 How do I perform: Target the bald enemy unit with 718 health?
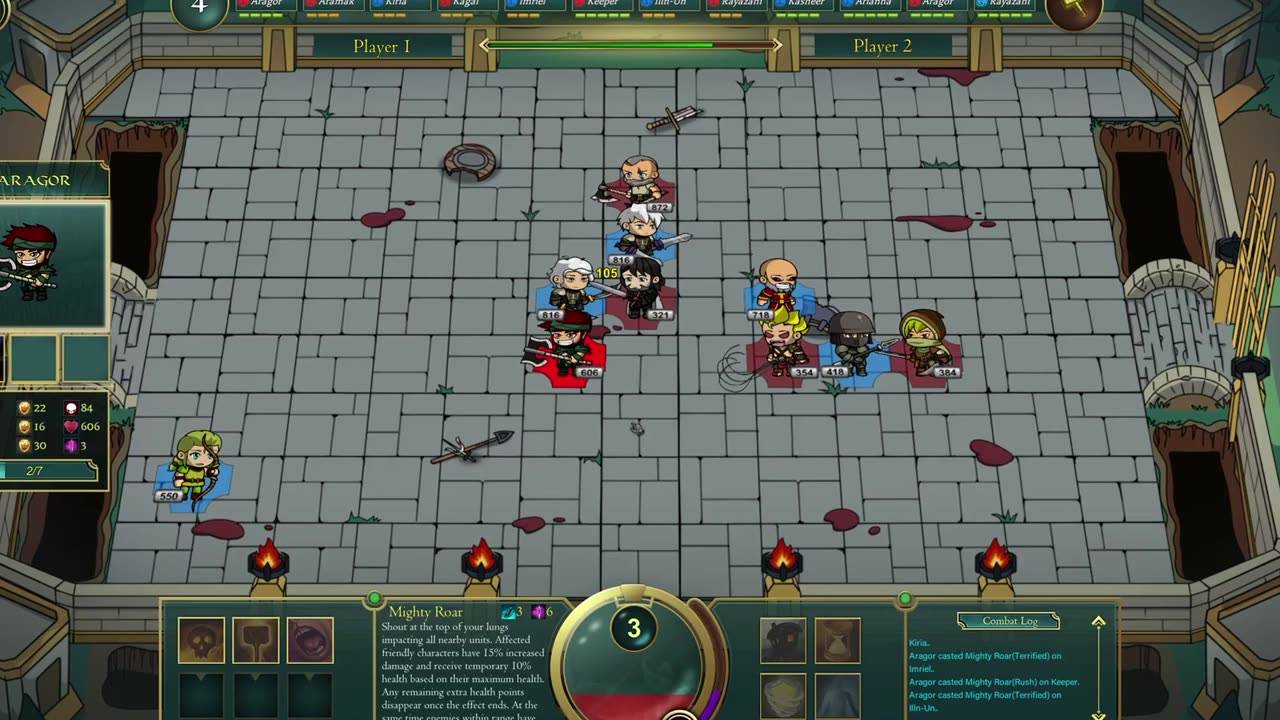click(x=776, y=288)
